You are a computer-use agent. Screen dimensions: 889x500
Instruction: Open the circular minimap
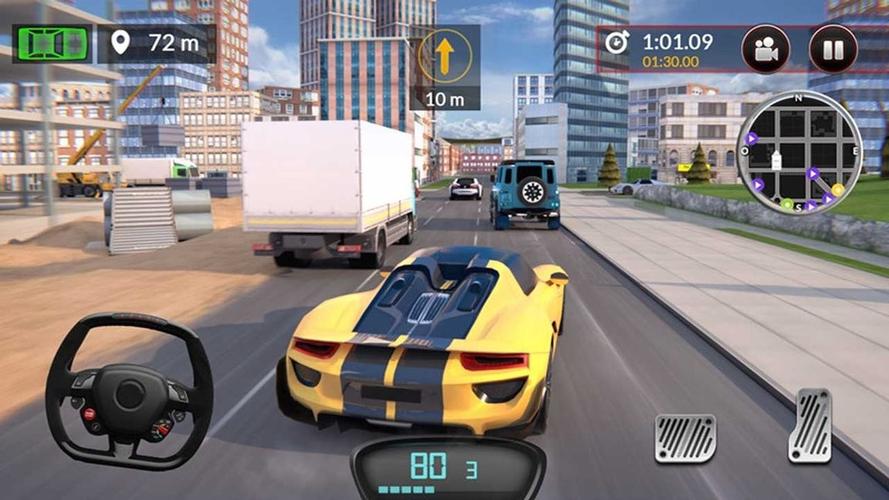(799, 152)
